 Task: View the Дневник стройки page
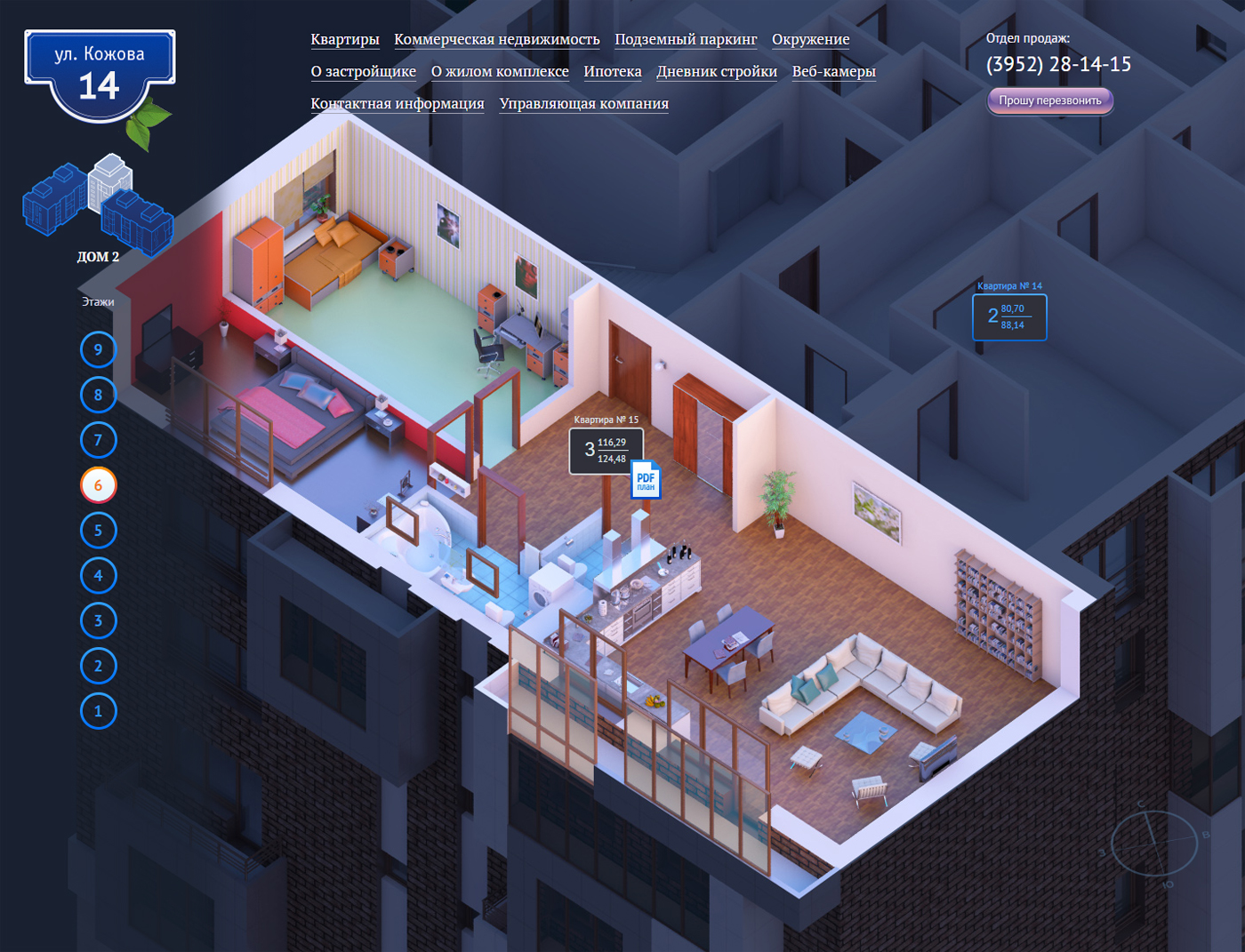(x=717, y=71)
